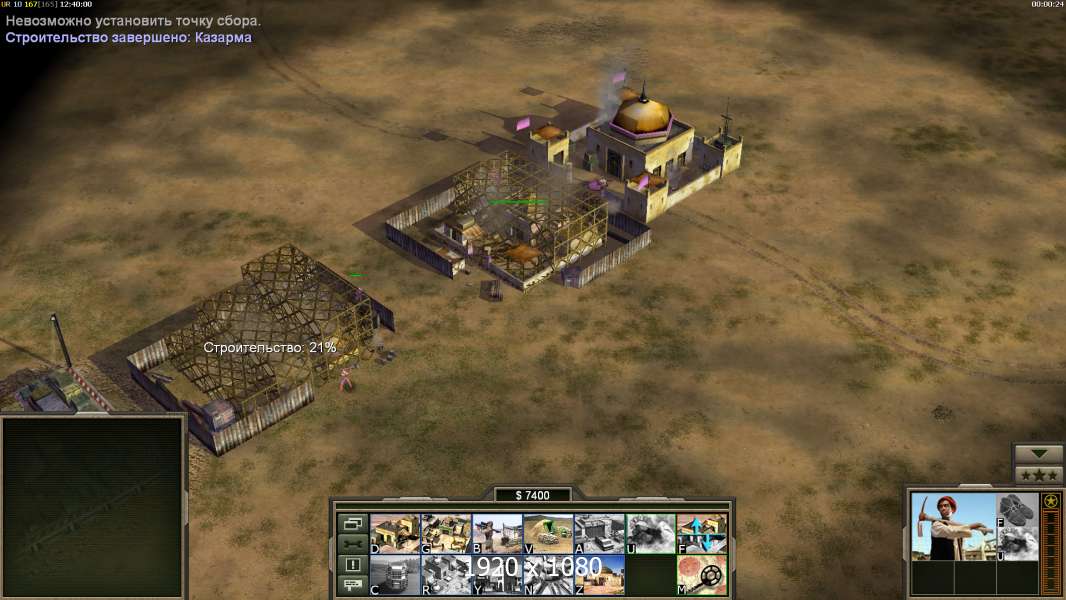Screen dimensions: 1066x600
Task: Click the greyed building icon marked R
Action: click(x=446, y=575)
